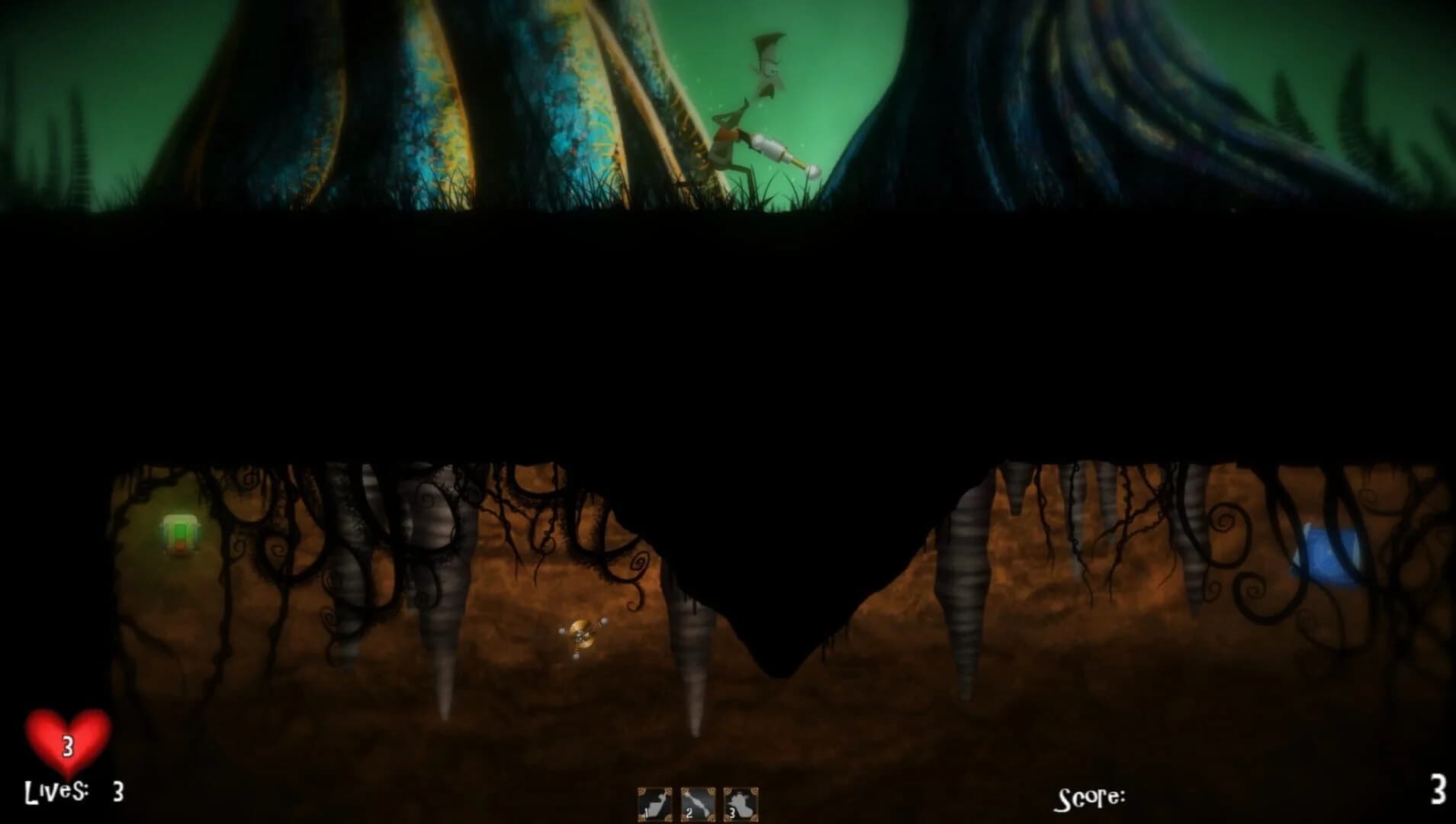Click the lives counter showing 3
This screenshot has height=824, width=1456.
click(x=116, y=792)
